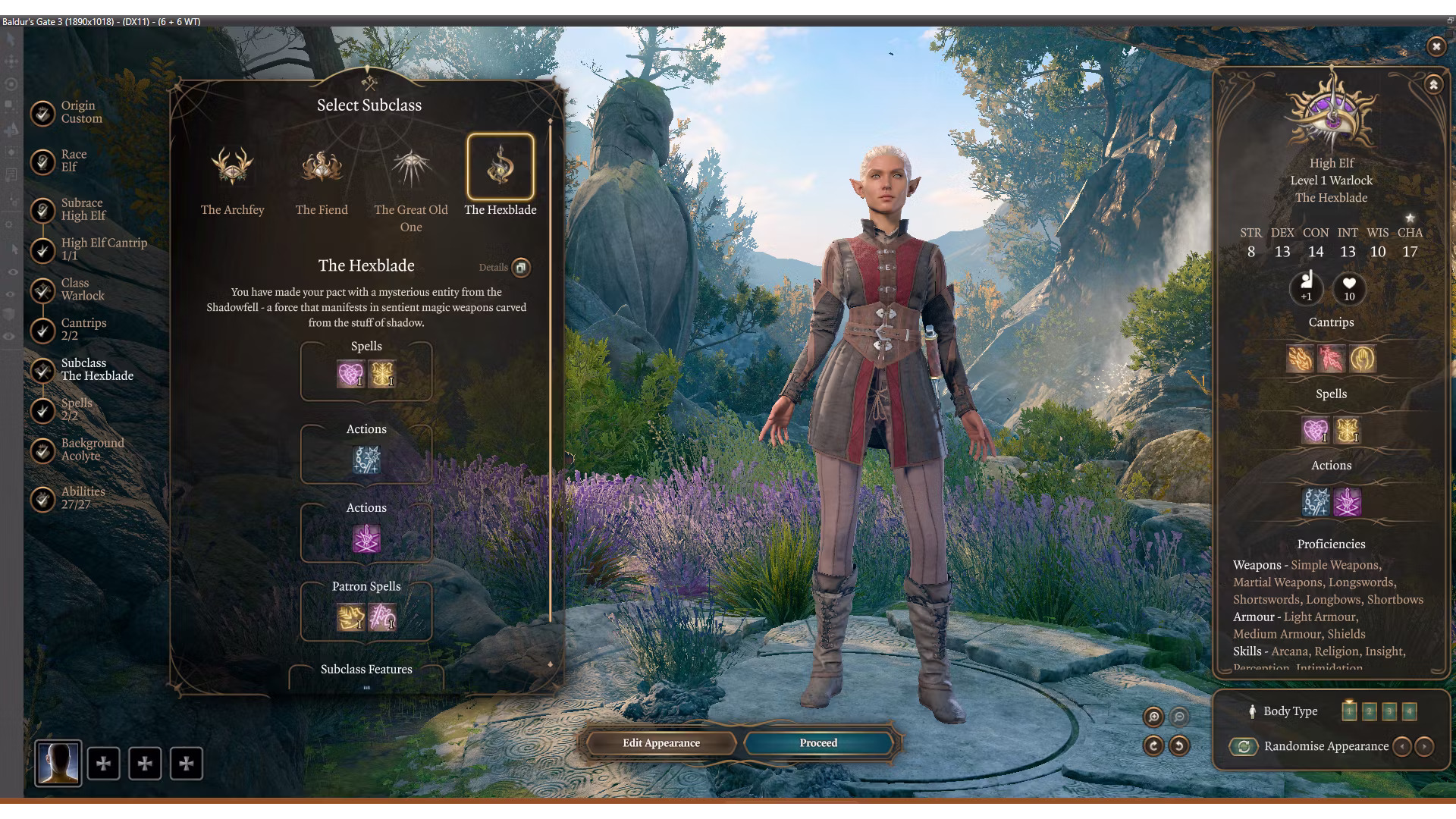Open the subclass Details button

coord(521,267)
